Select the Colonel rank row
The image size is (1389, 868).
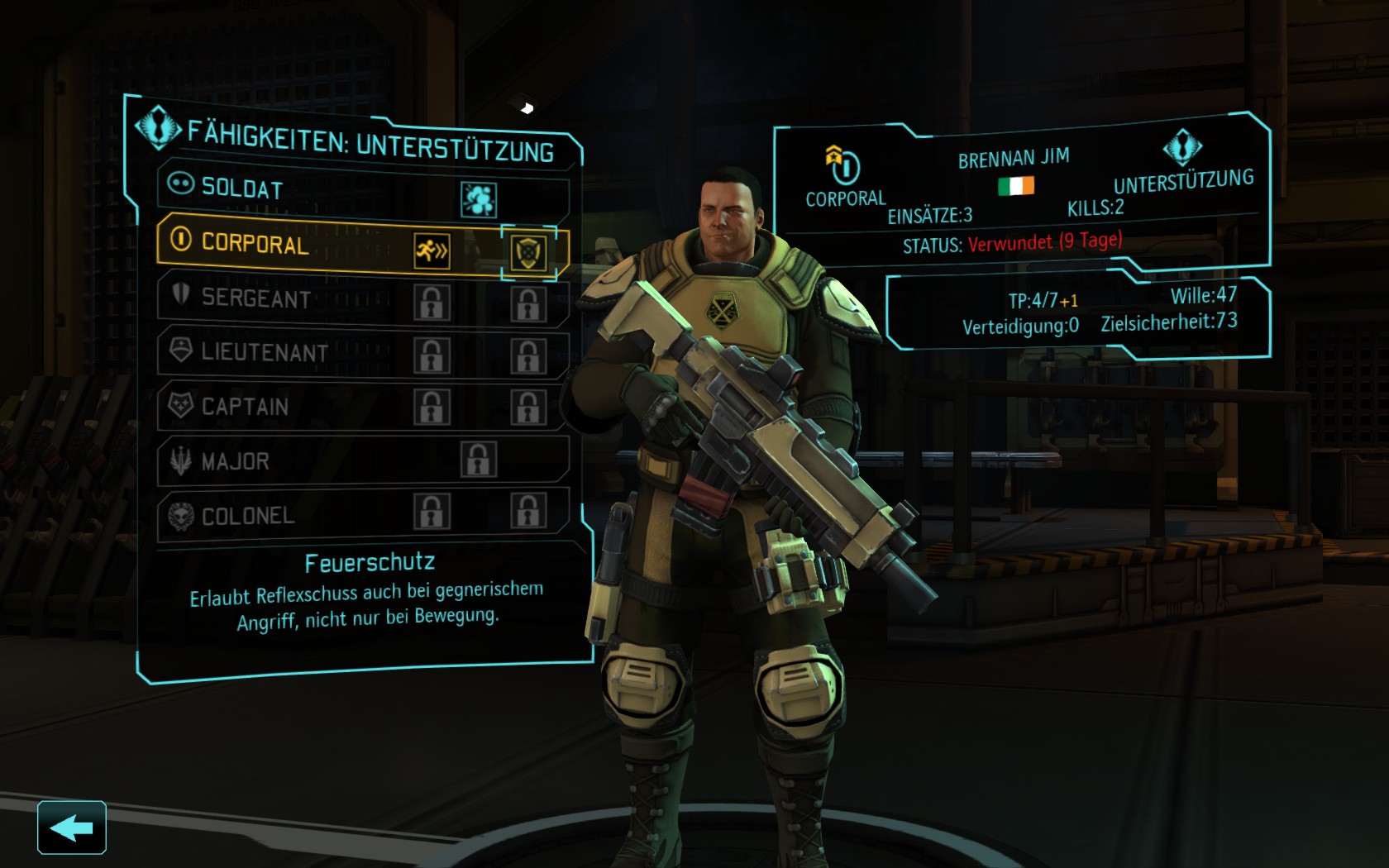[x=248, y=516]
